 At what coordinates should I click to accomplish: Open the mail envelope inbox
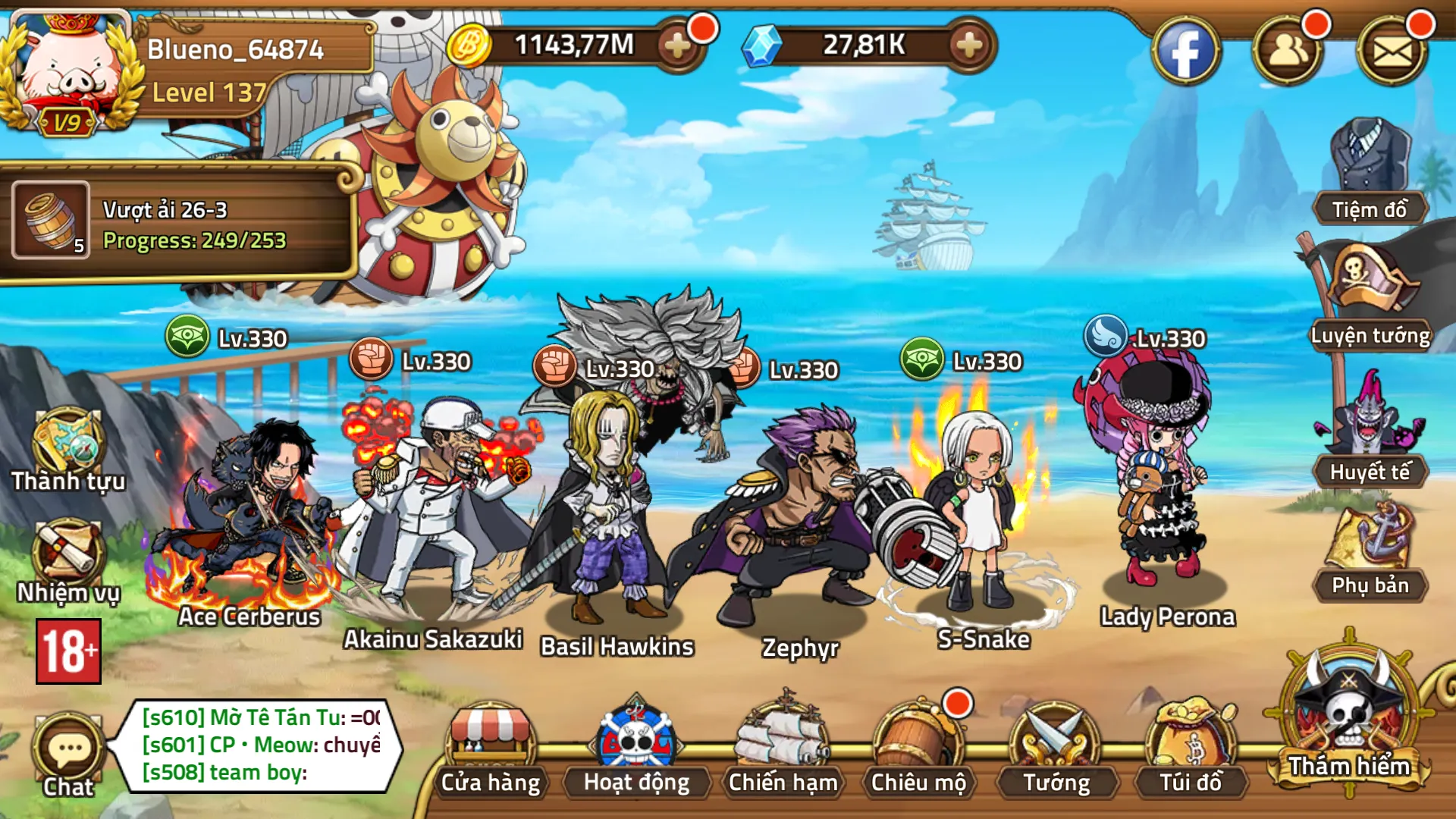[x=1392, y=52]
